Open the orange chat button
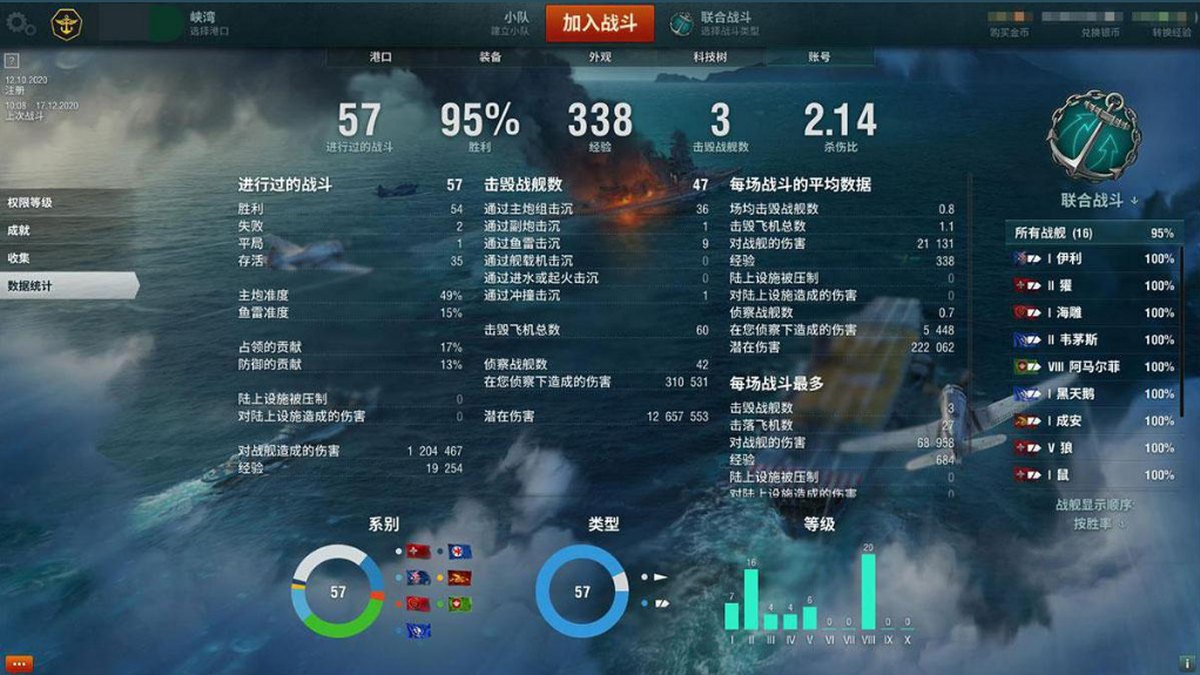Image resolution: width=1200 pixels, height=675 pixels. pyautogui.click(x=19, y=663)
